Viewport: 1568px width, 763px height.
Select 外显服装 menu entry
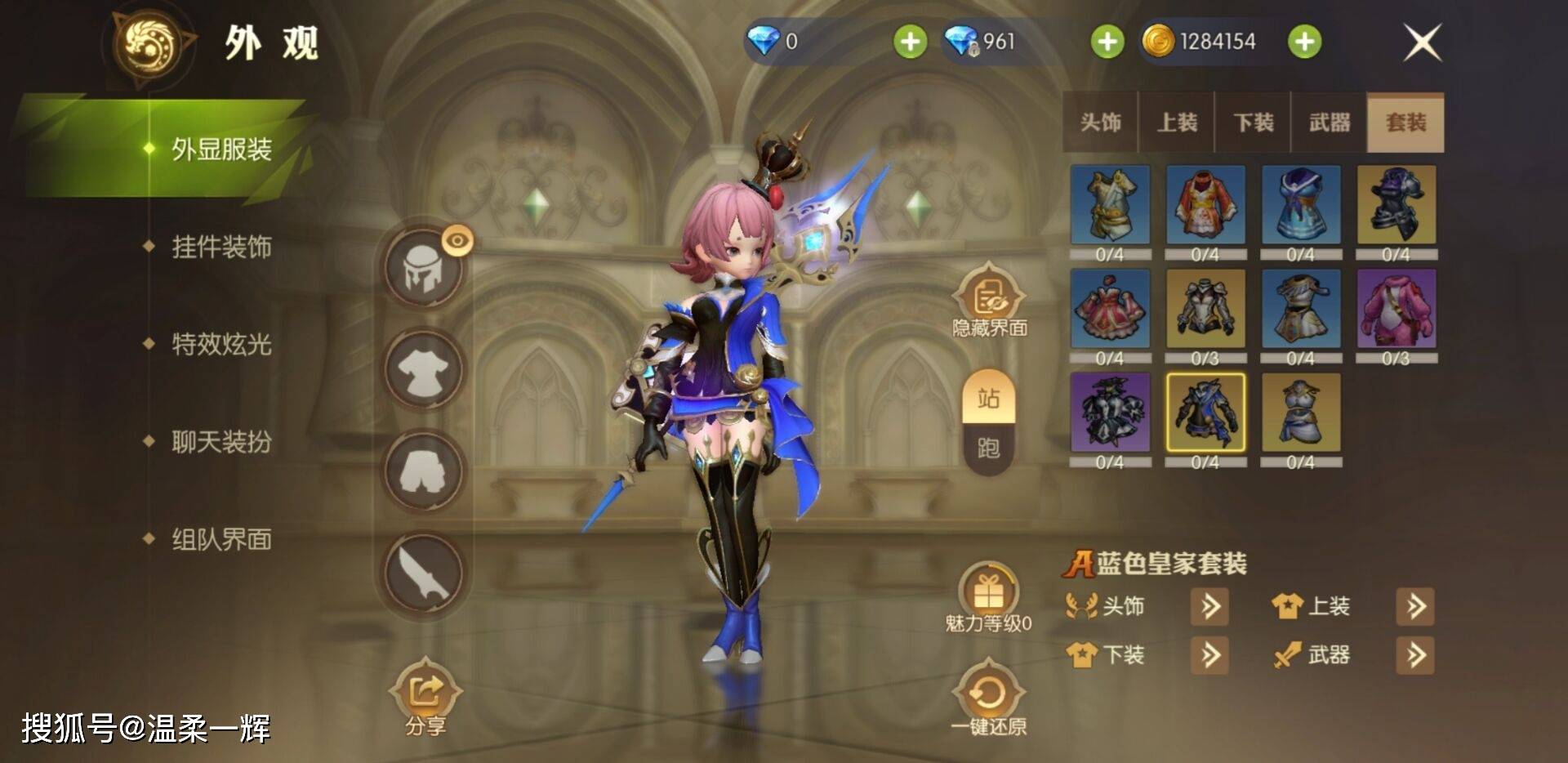(220, 149)
